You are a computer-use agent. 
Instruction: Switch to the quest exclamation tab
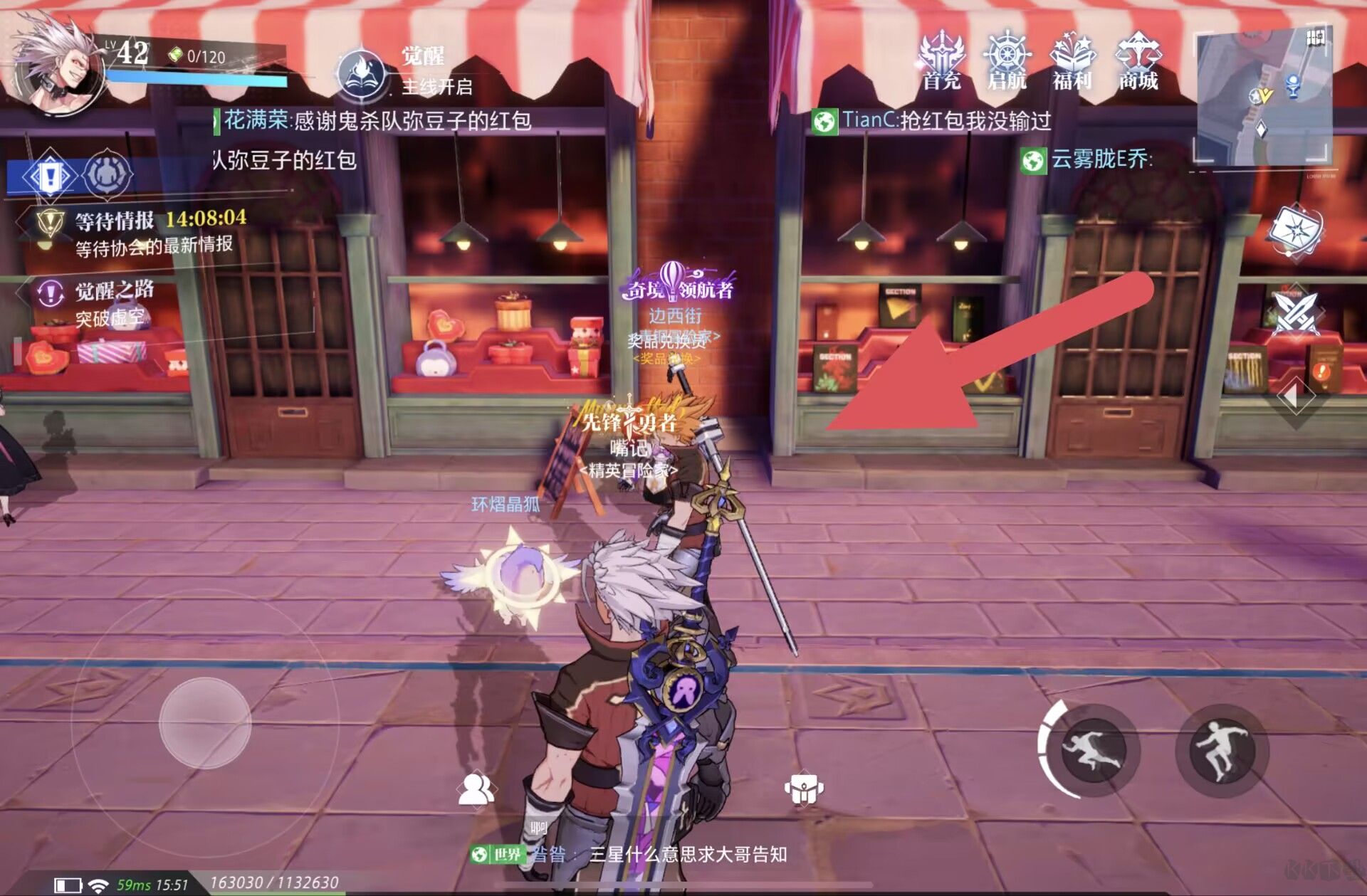48,175
